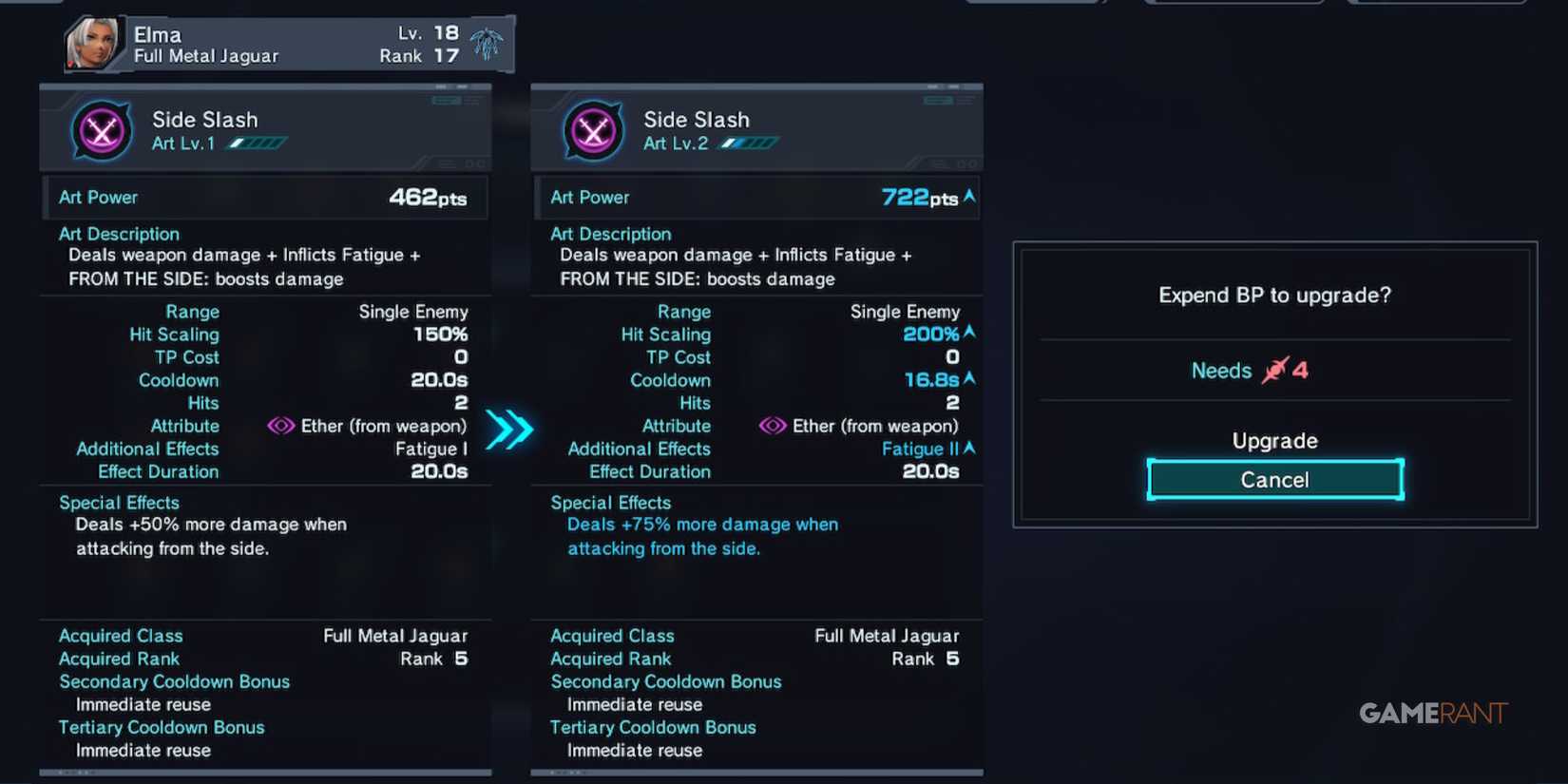Image resolution: width=1568 pixels, height=784 pixels.
Task: Select the Side Slash art icon on the left panel
Action: point(101,131)
